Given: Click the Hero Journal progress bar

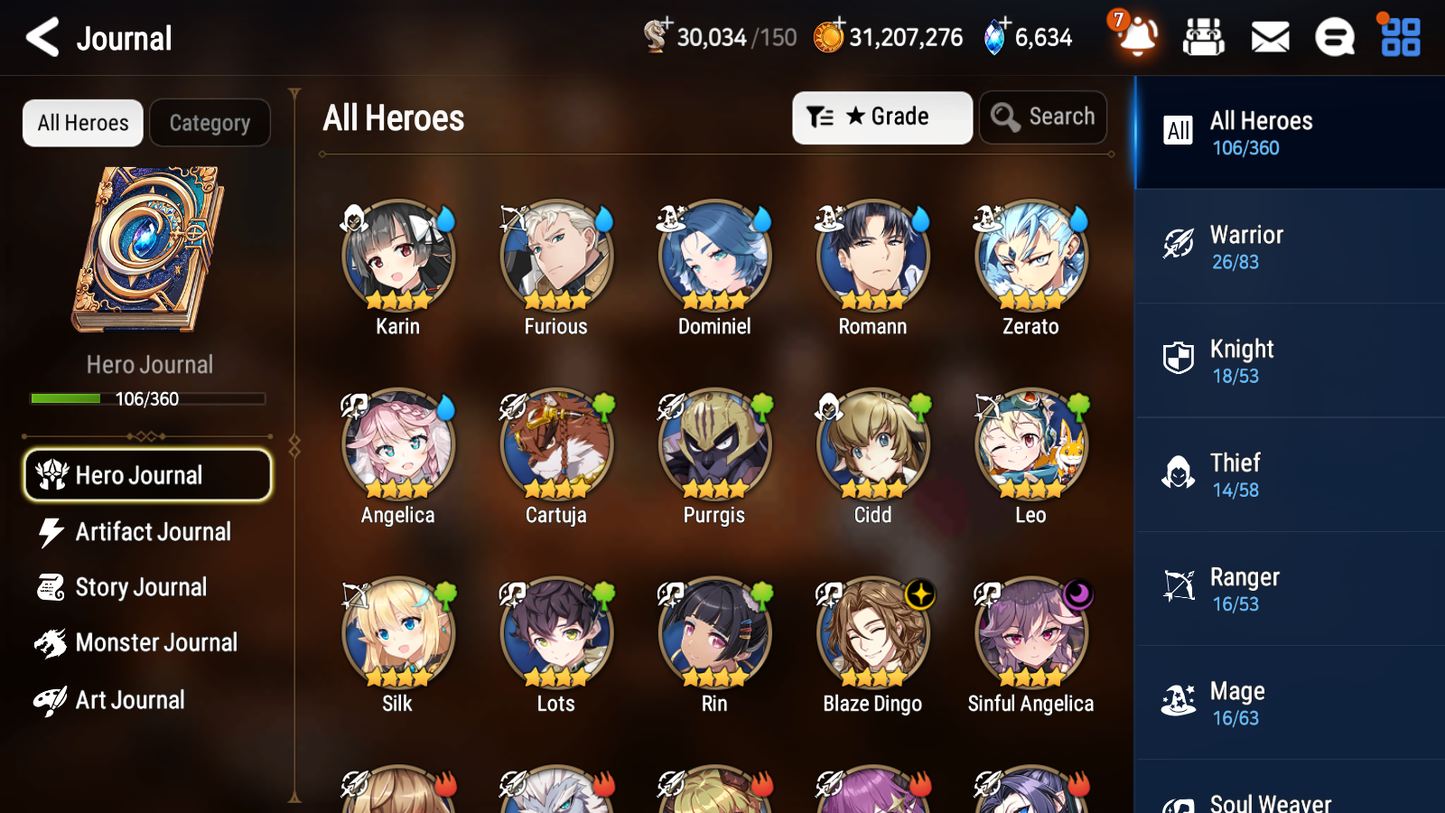Looking at the screenshot, I should (148, 397).
